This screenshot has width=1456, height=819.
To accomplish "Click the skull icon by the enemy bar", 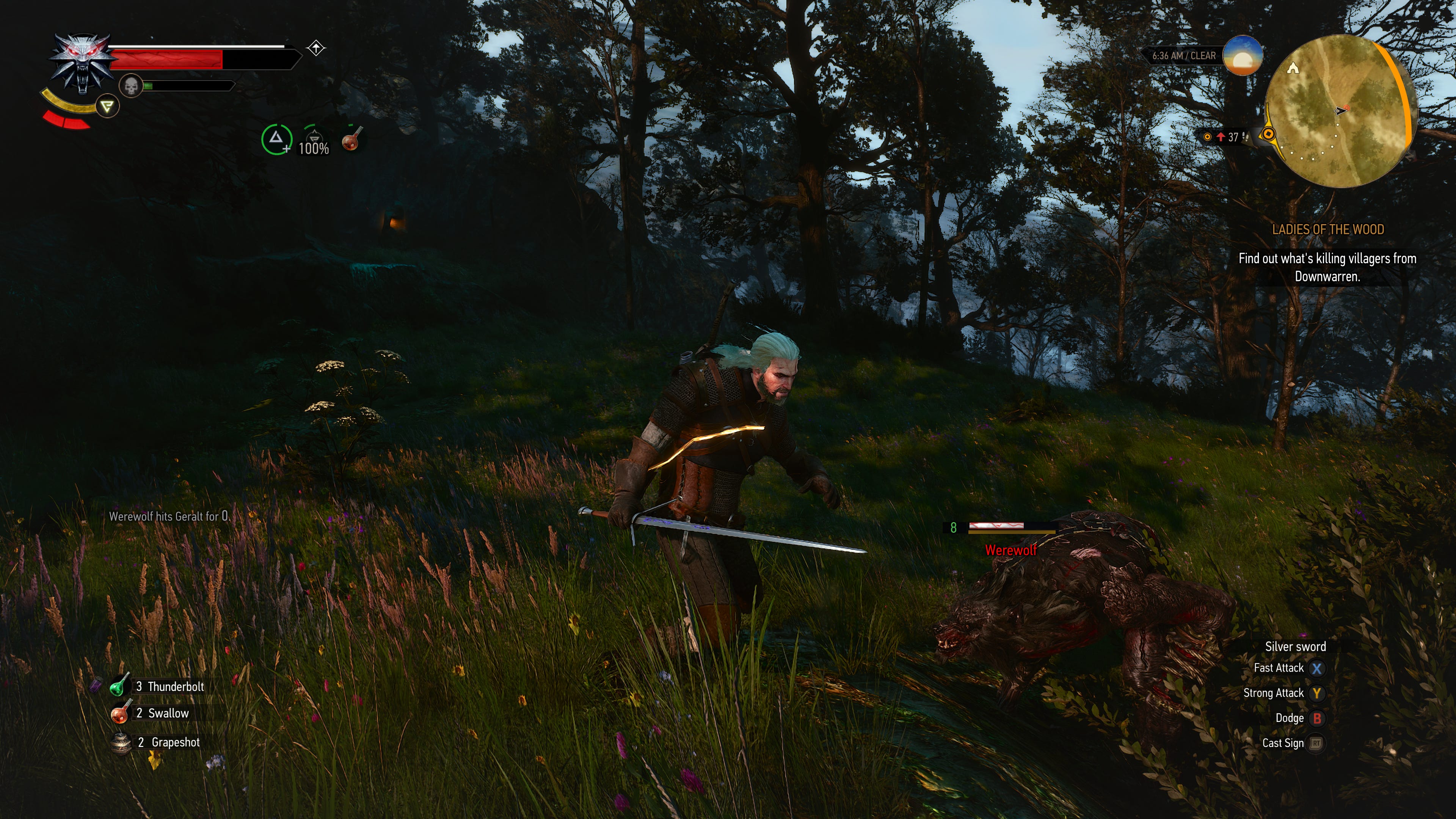I will coord(131,86).
